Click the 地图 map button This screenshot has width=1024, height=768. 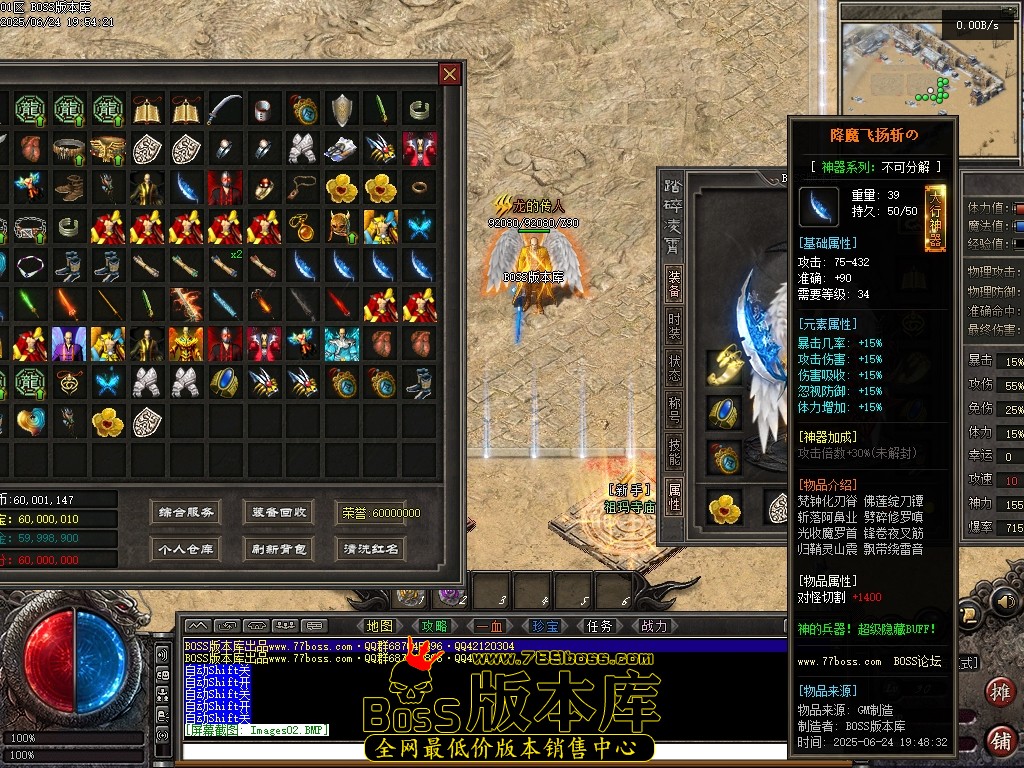point(380,626)
